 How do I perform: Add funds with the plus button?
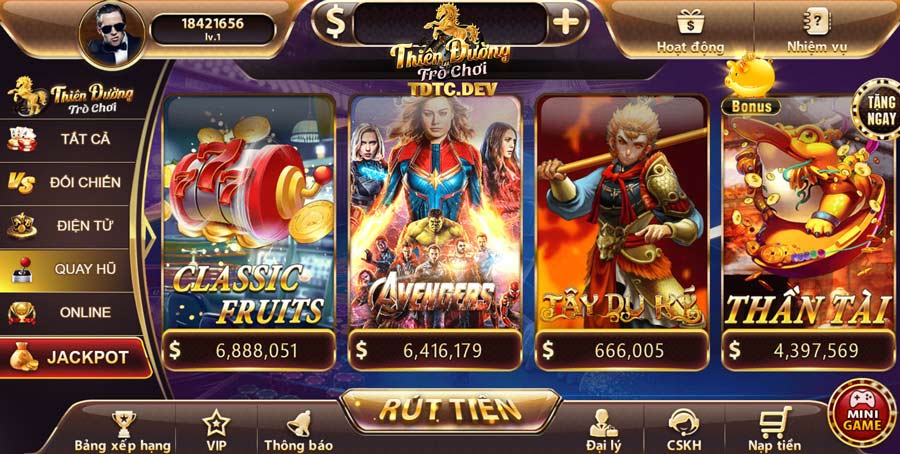tap(565, 22)
